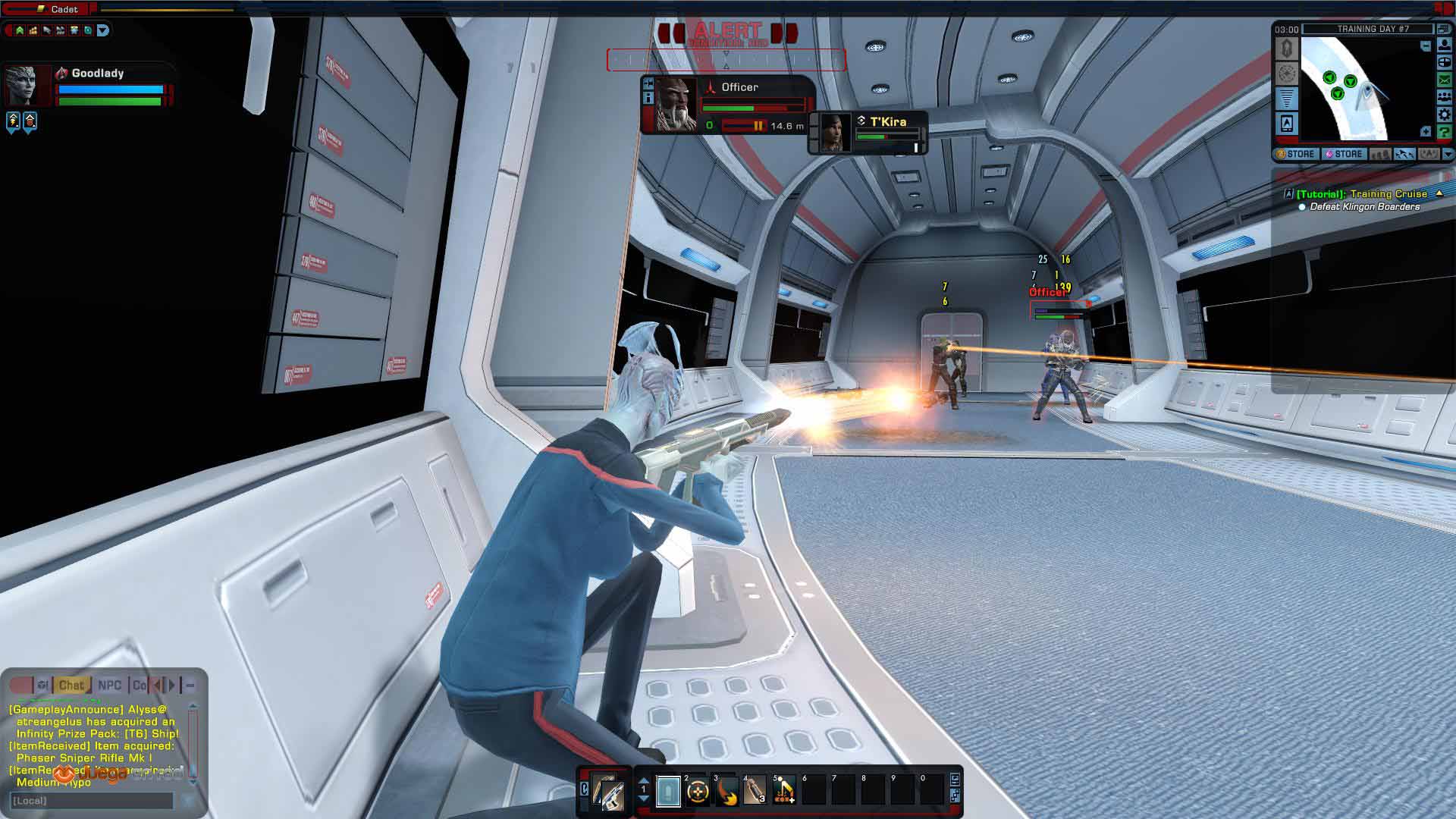Click the minimap zoom-in plus button
This screenshot has height=819, width=1456.
[1426, 132]
